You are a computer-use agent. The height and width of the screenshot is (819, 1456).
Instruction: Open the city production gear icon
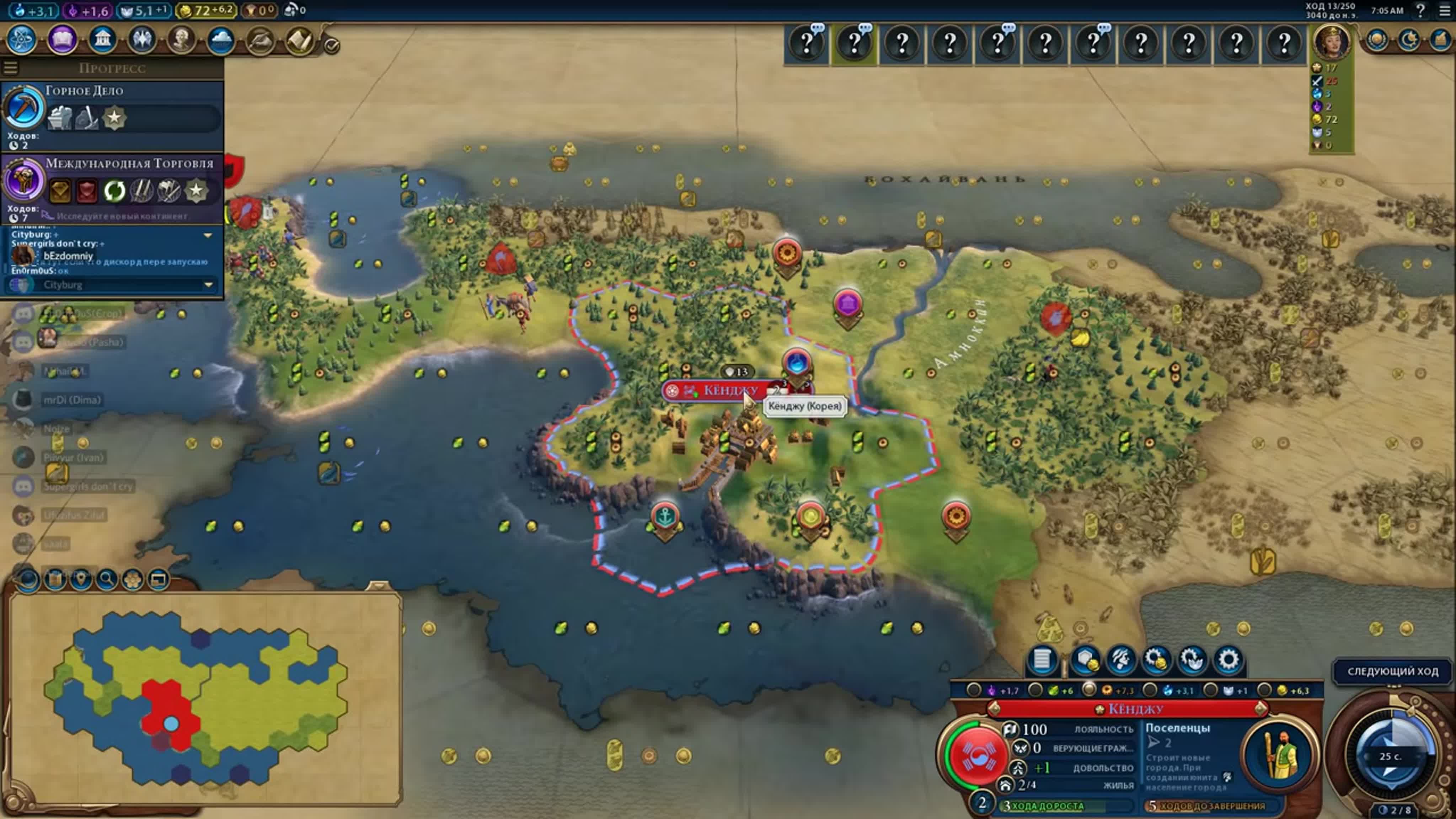[x=1228, y=660]
